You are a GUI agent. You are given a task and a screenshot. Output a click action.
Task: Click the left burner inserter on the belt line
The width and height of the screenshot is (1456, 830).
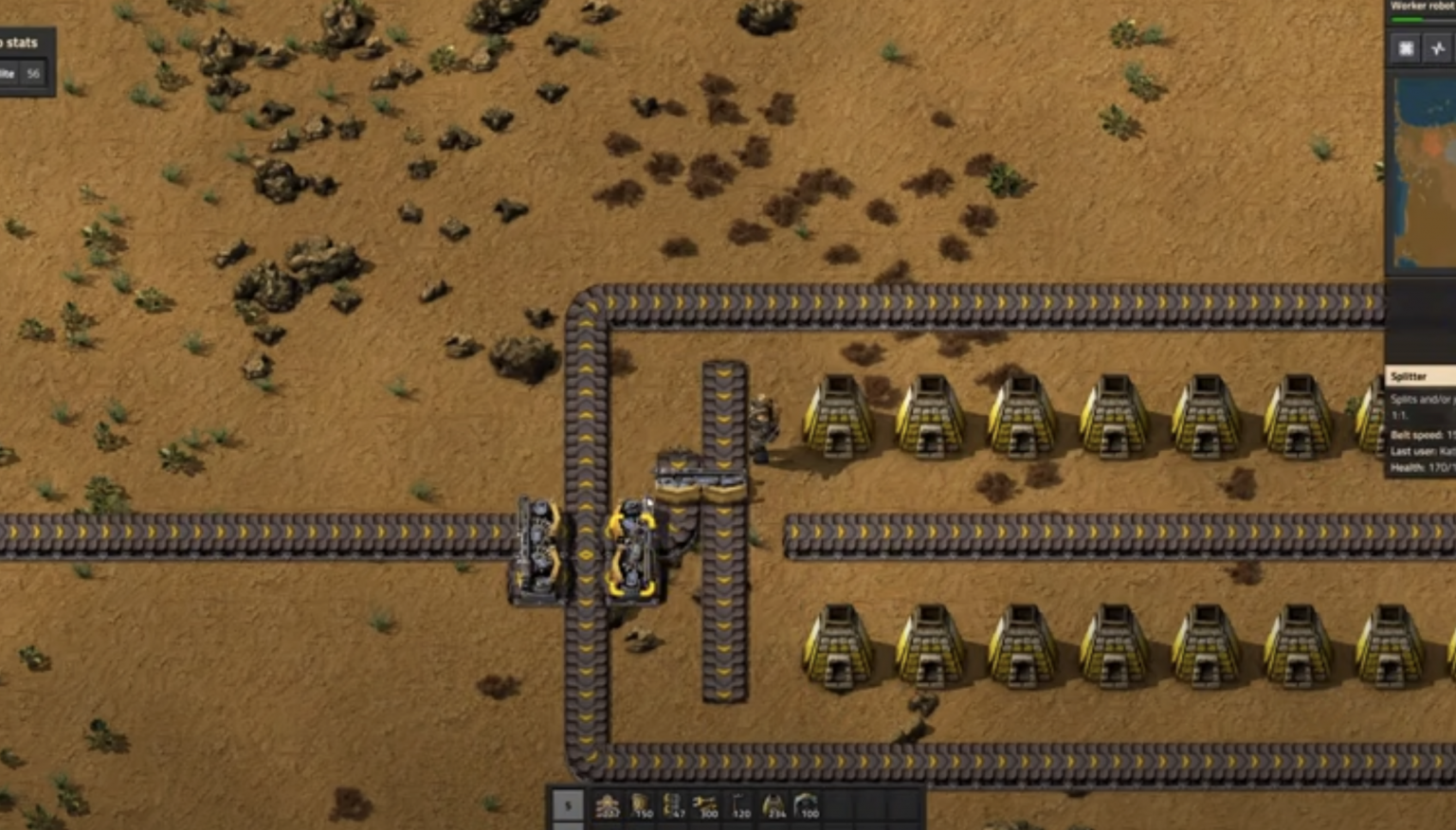[537, 550]
